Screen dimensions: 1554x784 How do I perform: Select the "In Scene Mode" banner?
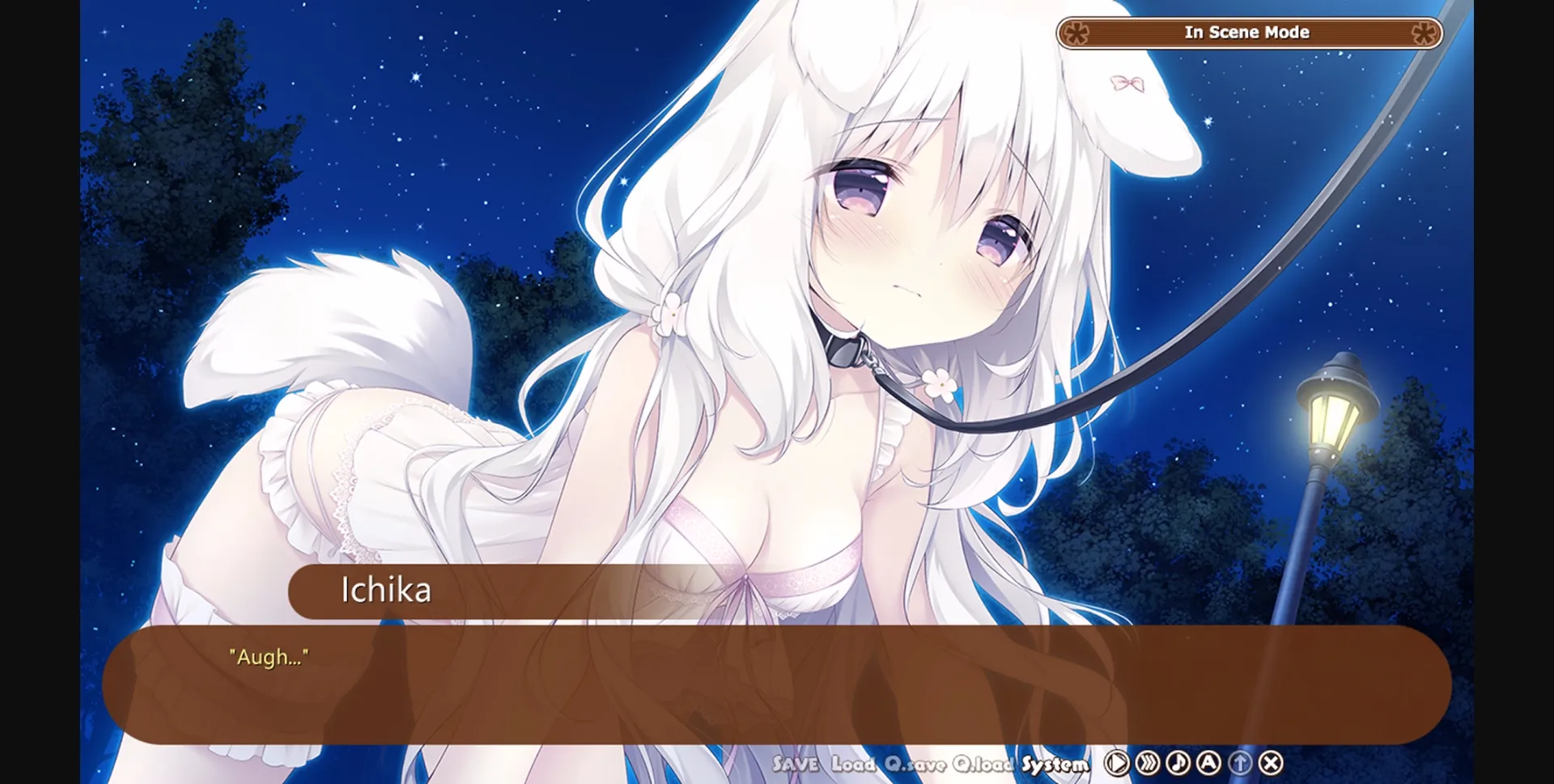click(1248, 32)
